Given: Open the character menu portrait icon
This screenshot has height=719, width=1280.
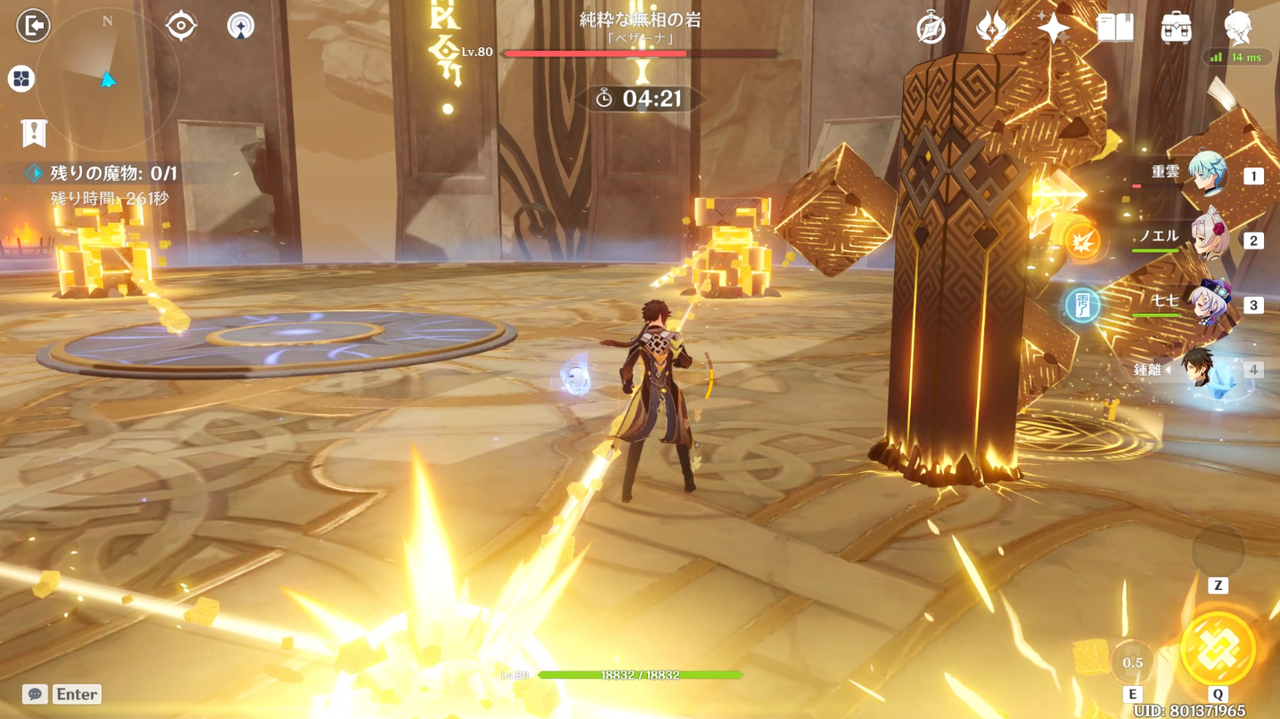Looking at the screenshot, I should pyautogui.click(x=1238, y=28).
